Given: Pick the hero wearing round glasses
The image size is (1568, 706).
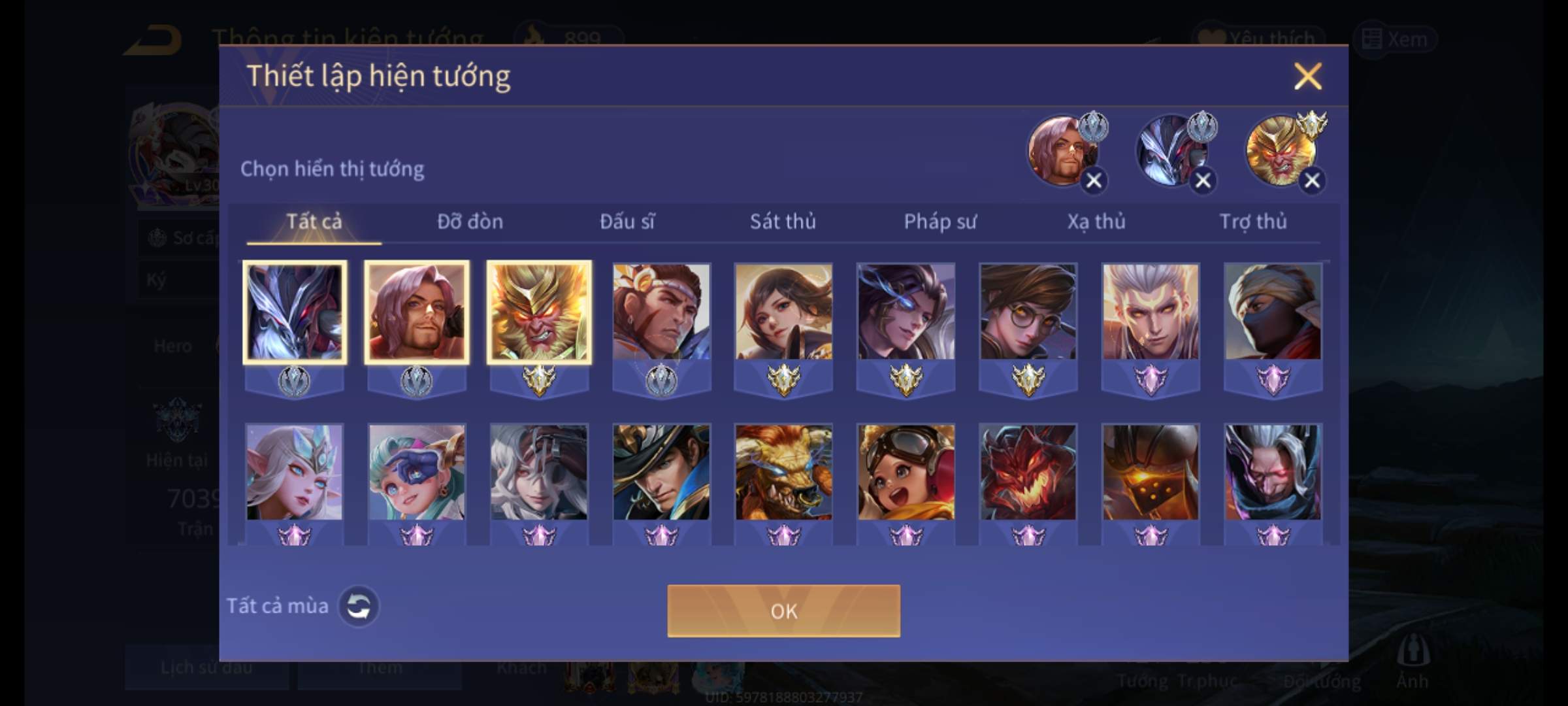Looking at the screenshot, I should (1028, 312).
